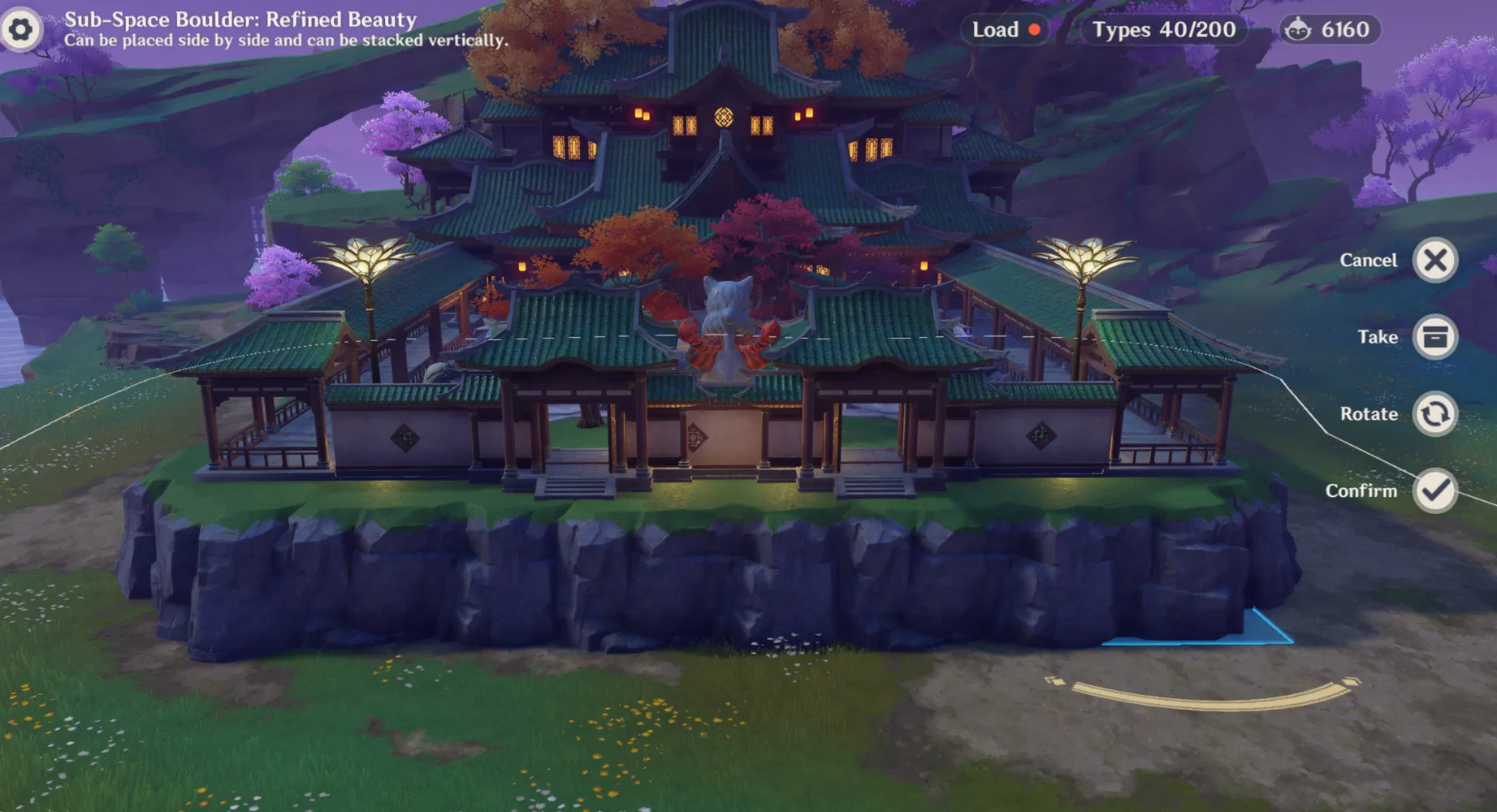Click the Take storage box icon
The width and height of the screenshot is (1497, 812).
1434,337
